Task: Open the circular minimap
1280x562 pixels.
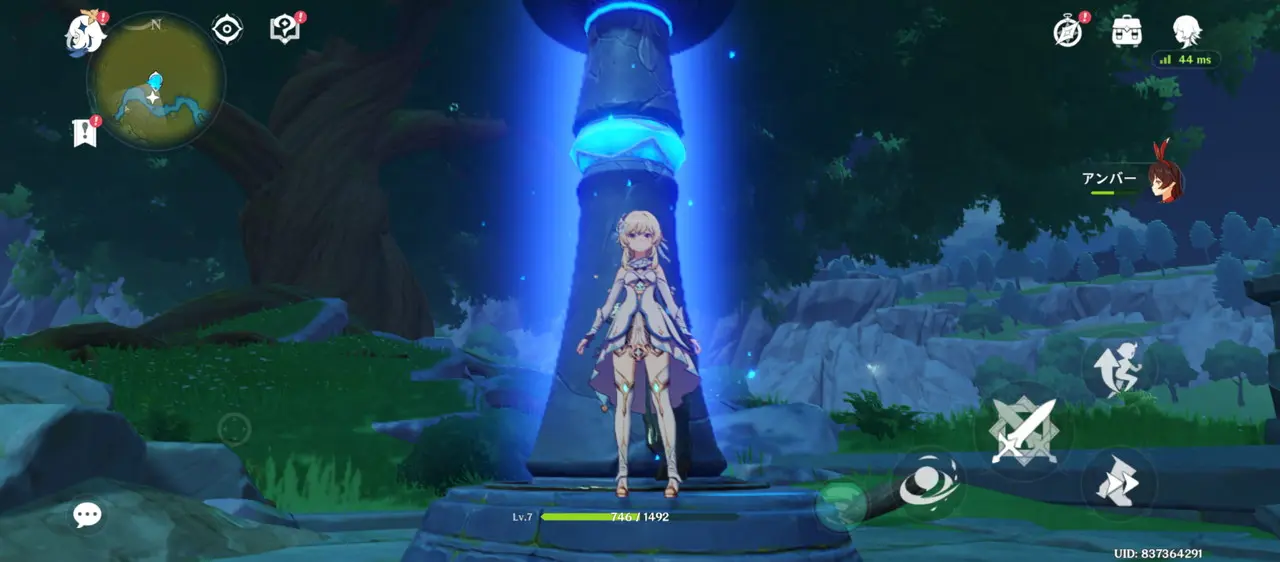Action: click(x=155, y=82)
